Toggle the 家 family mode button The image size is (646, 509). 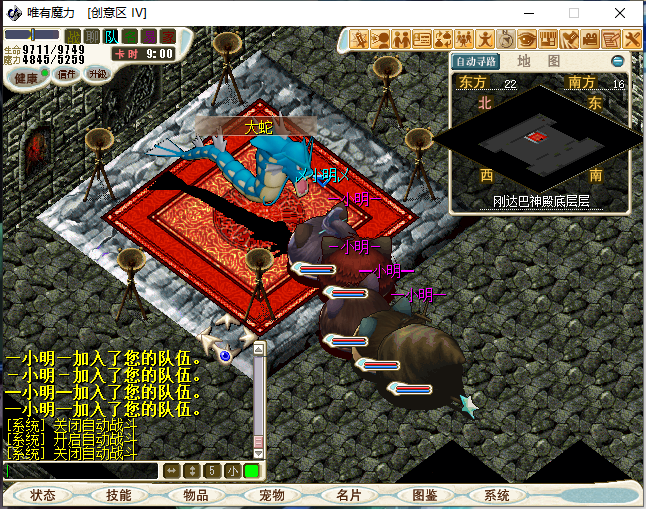click(x=168, y=36)
